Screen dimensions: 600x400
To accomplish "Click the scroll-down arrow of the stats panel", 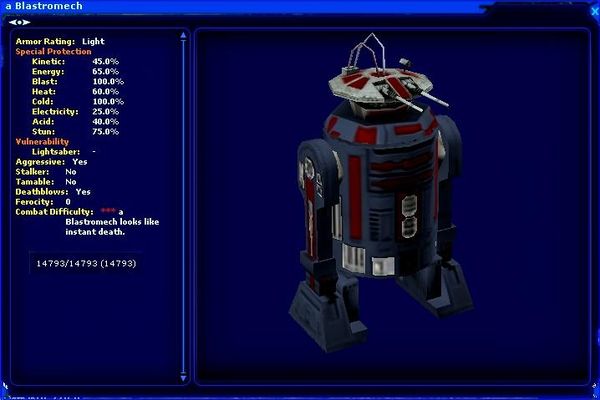I will (183, 376).
